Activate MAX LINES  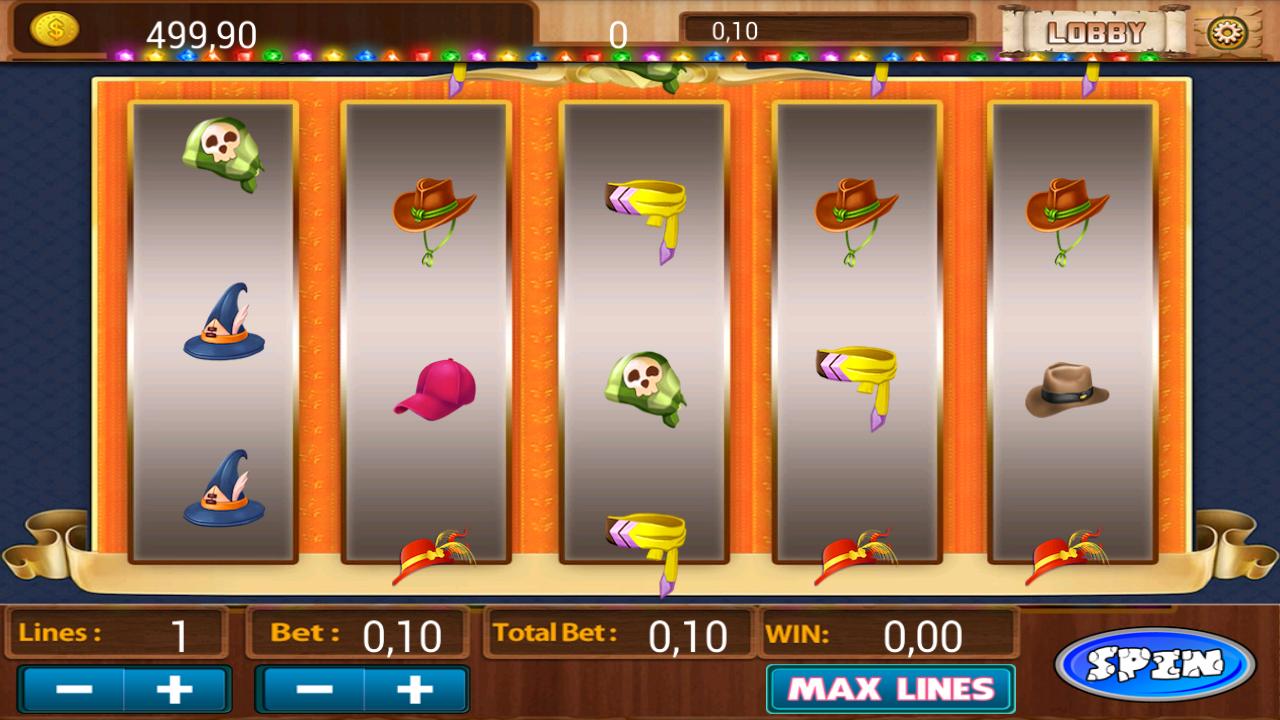[x=888, y=688]
